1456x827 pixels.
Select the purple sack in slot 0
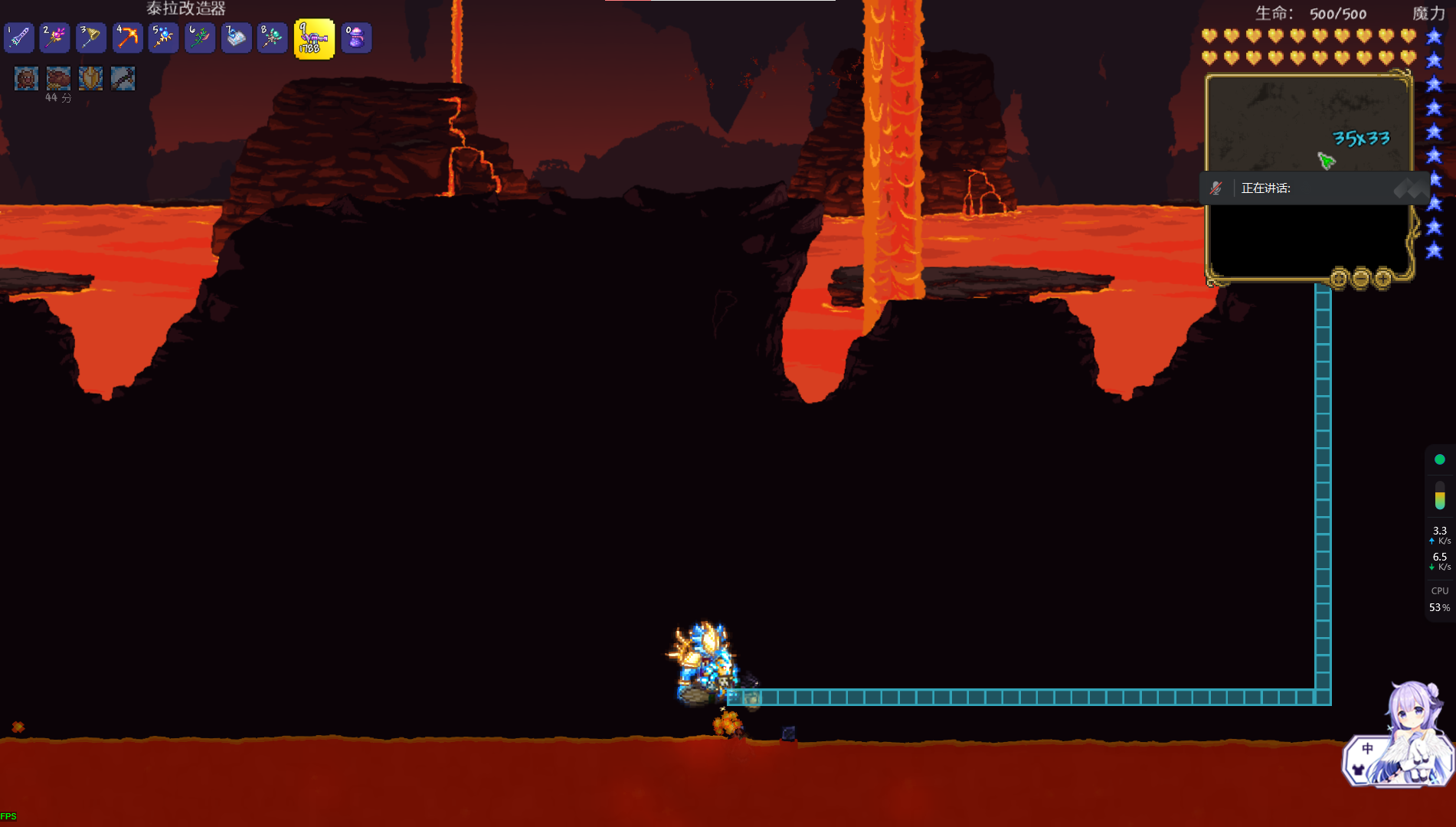coord(356,38)
